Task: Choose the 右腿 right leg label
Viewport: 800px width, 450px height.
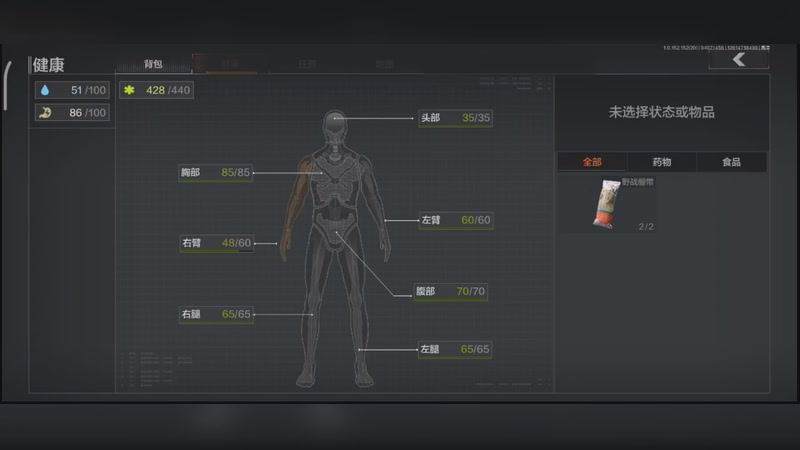Action: 215,314
